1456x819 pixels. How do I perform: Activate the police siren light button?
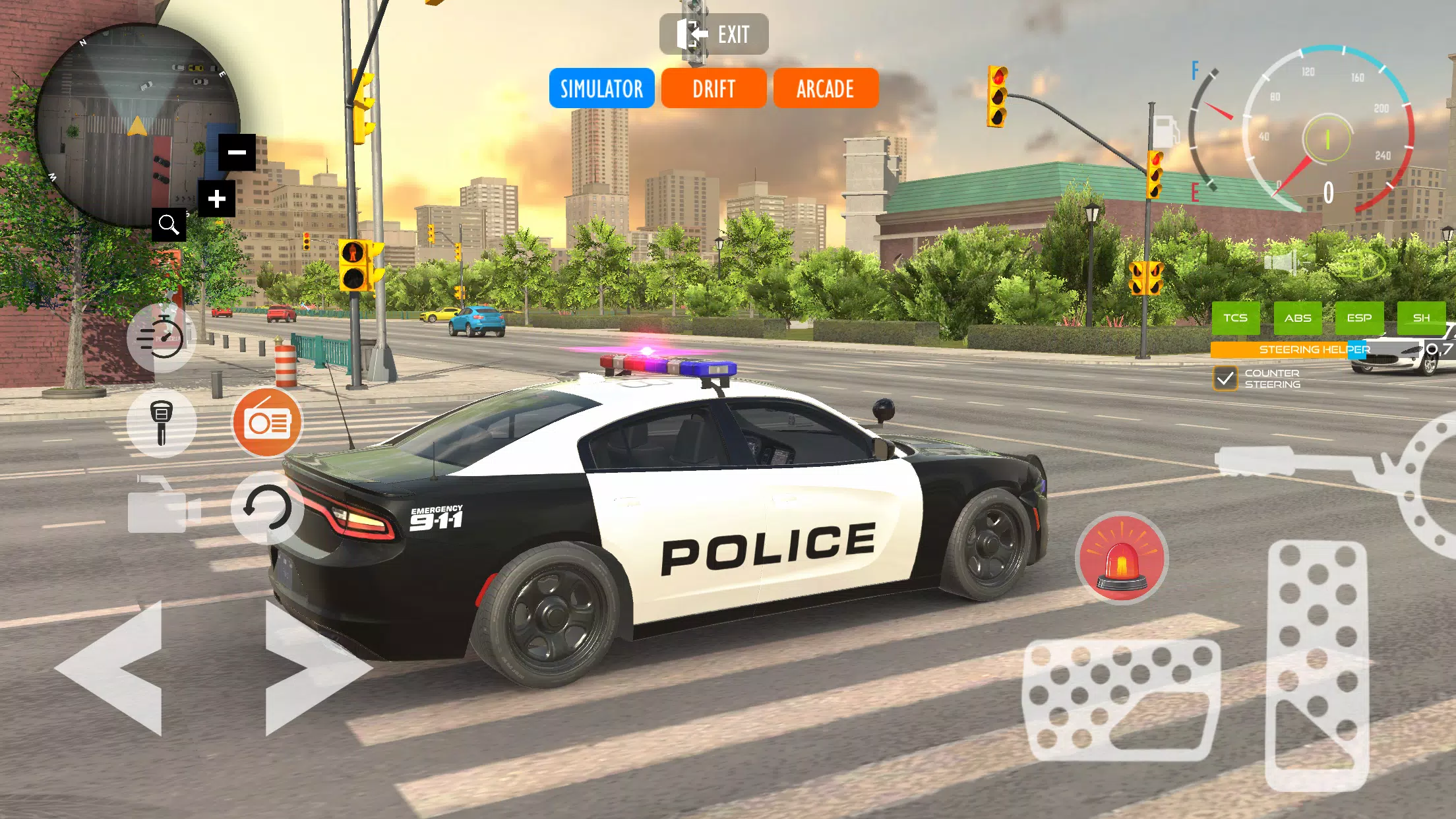(x=1121, y=558)
